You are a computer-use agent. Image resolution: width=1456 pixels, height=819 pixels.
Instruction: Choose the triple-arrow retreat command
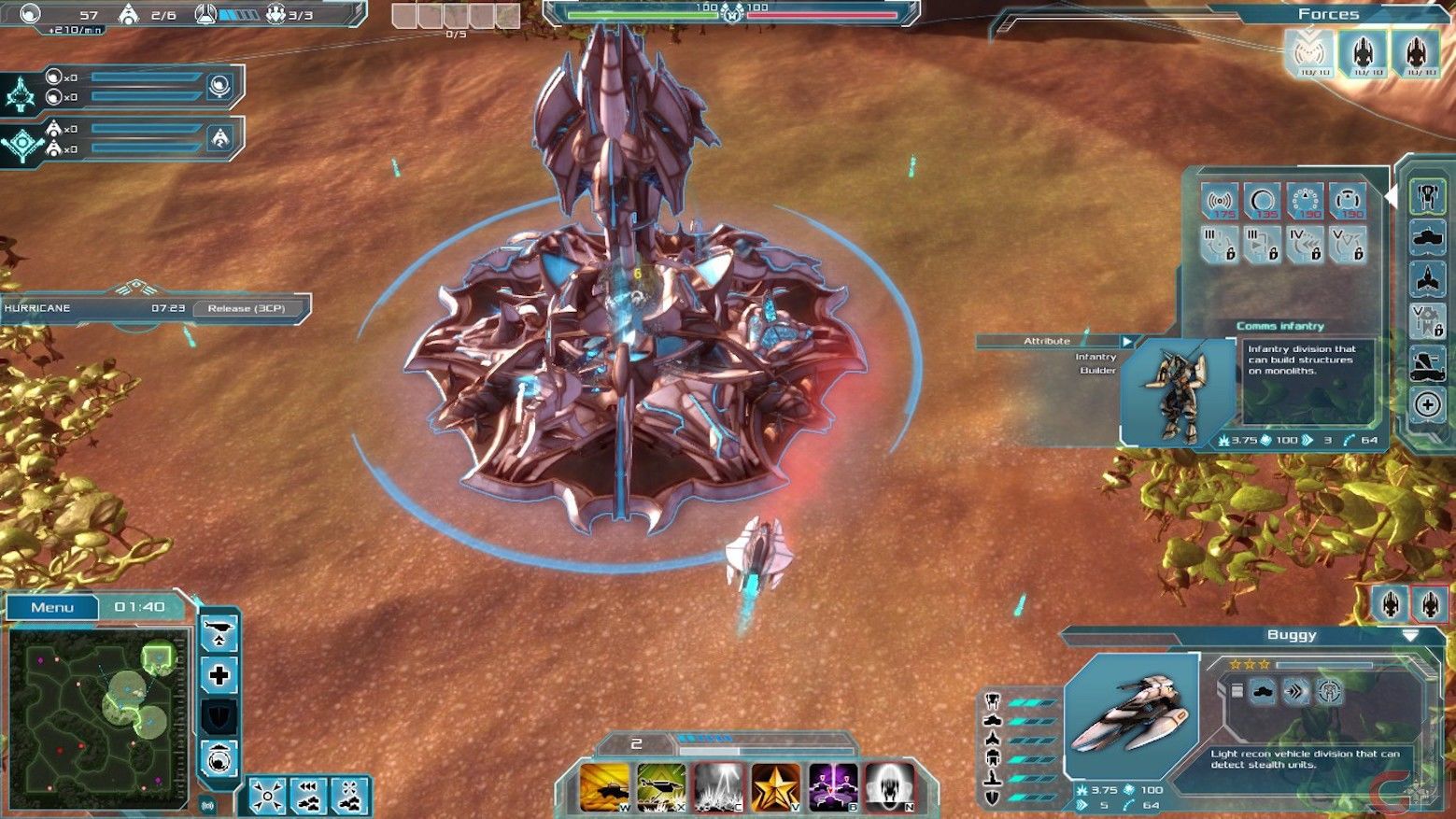[308, 797]
